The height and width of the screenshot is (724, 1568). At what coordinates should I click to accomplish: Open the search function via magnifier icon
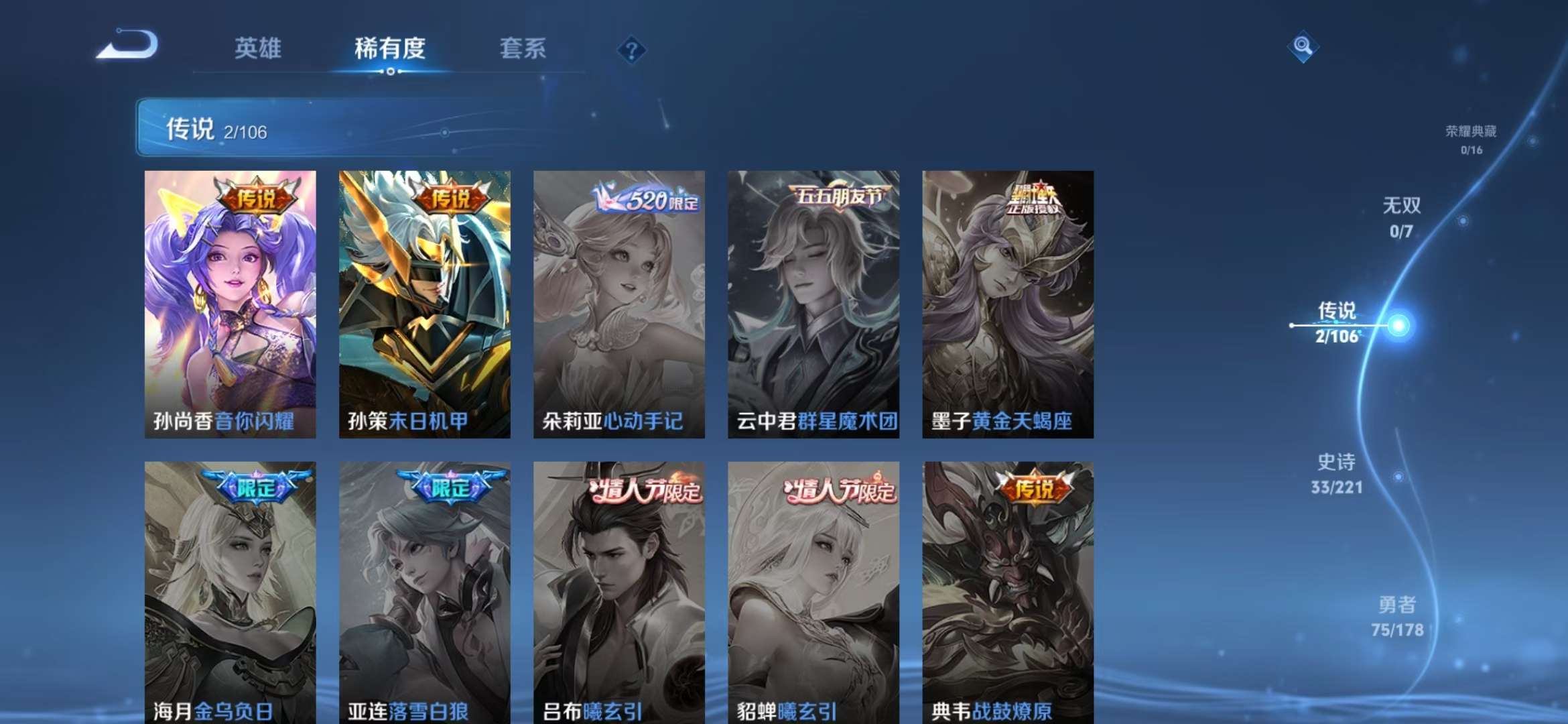pyautogui.click(x=1303, y=47)
